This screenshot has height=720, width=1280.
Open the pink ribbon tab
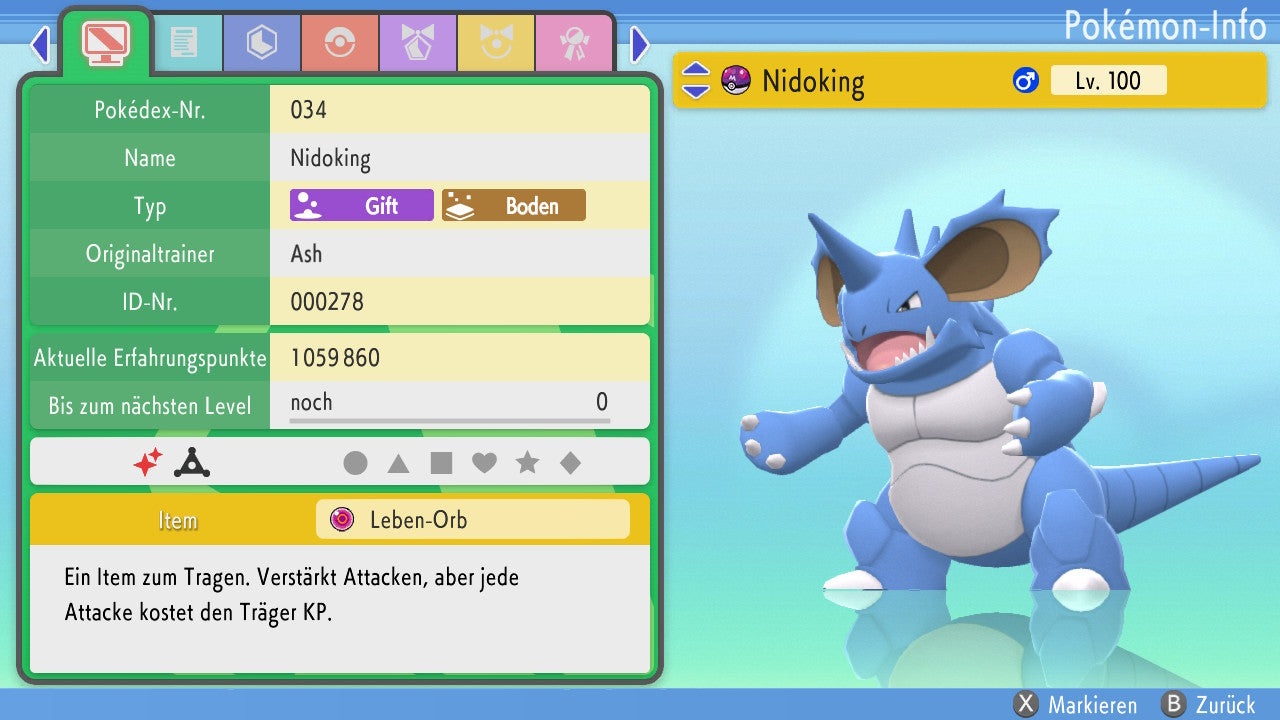[574, 43]
